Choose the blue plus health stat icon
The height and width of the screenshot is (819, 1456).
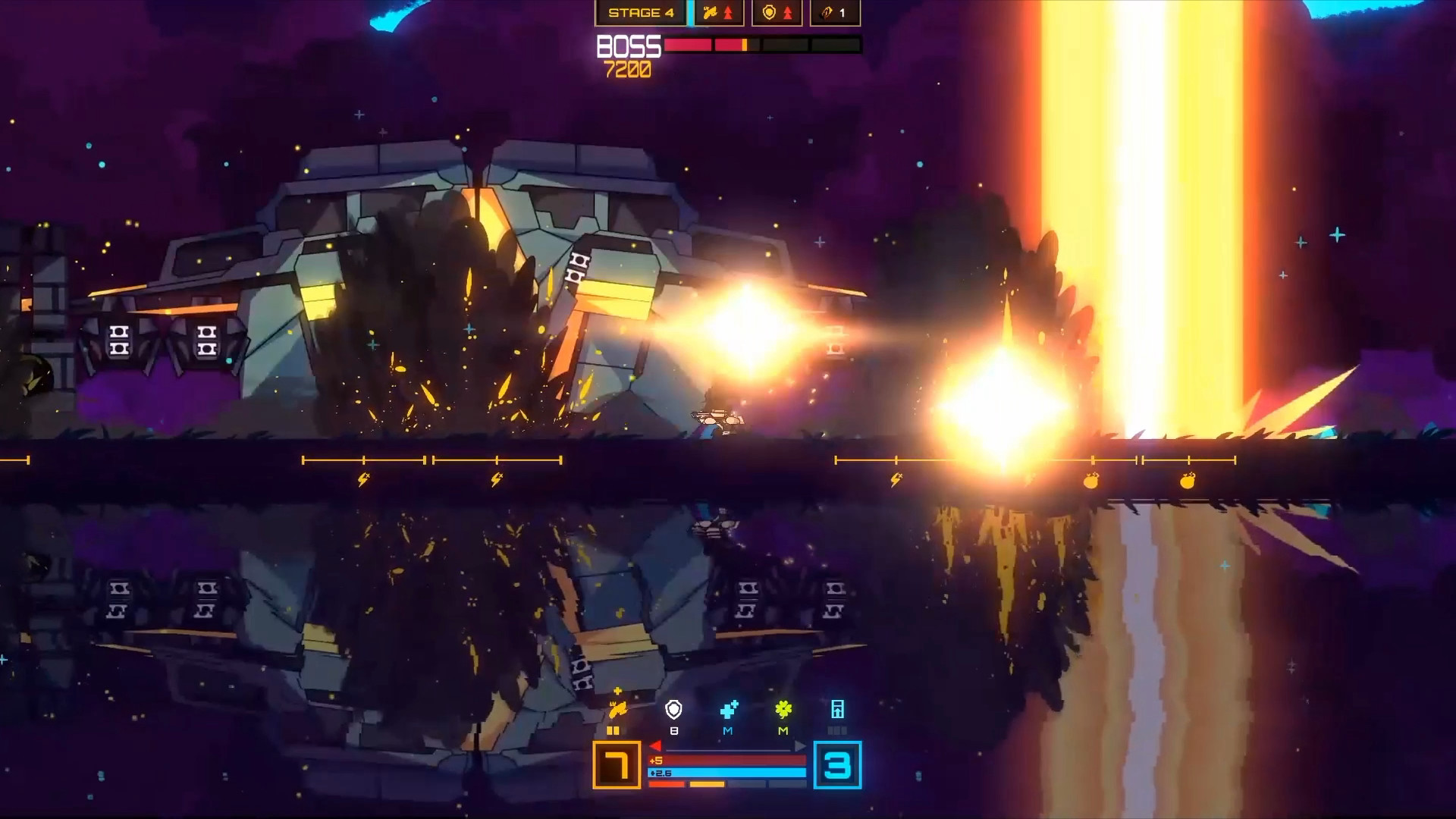click(729, 710)
